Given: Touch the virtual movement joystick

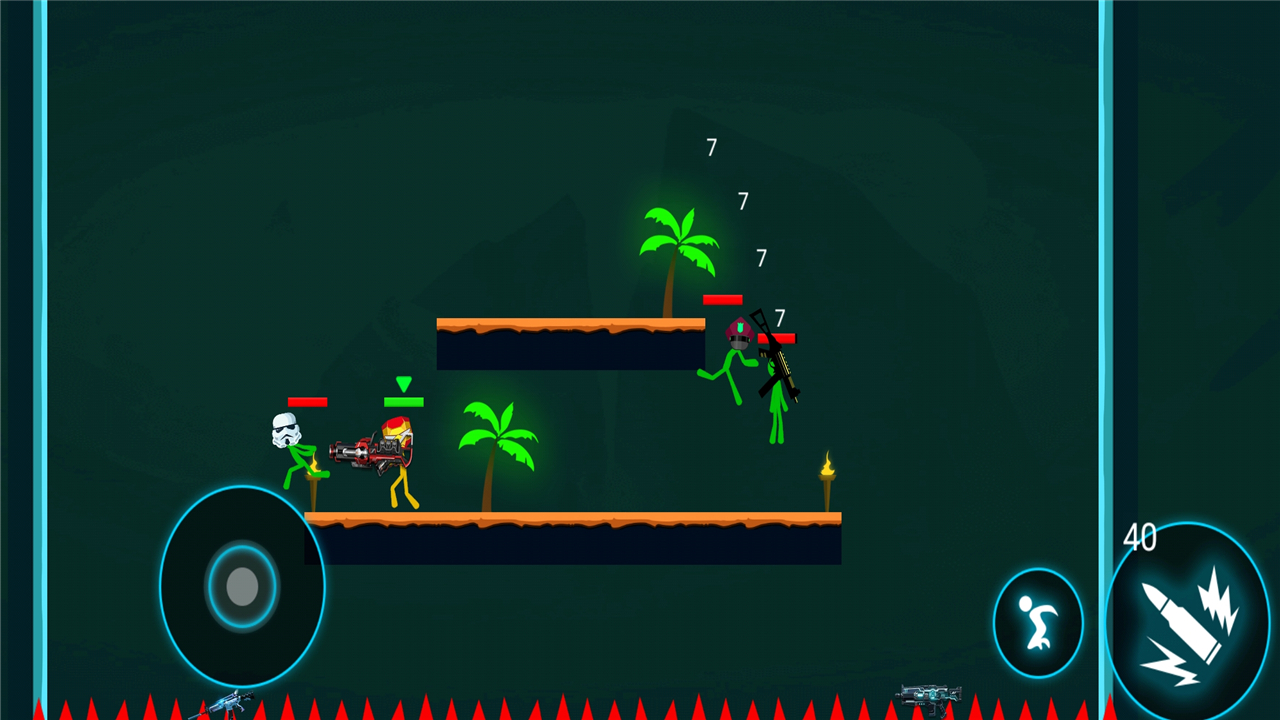Looking at the screenshot, I should pyautogui.click(x=242, y=587).
